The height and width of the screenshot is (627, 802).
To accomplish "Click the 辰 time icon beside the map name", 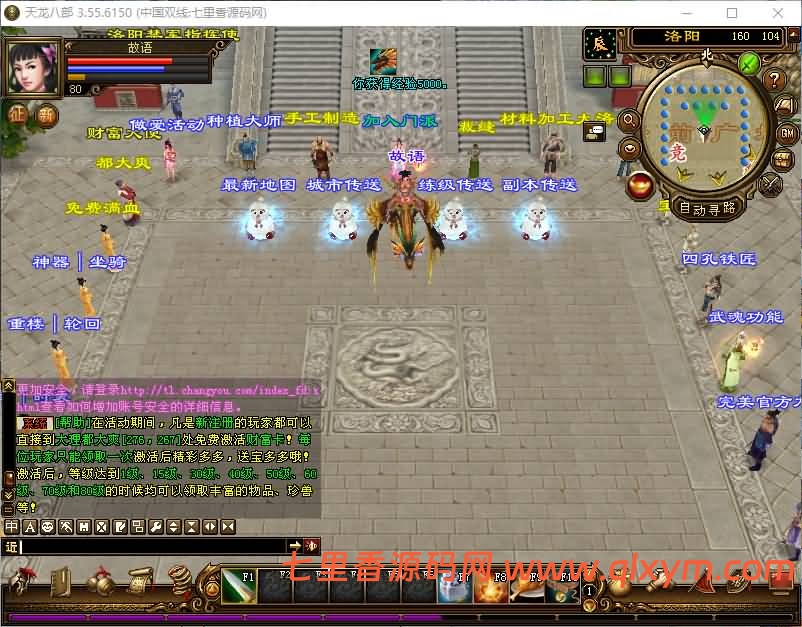I will point(600,43).
